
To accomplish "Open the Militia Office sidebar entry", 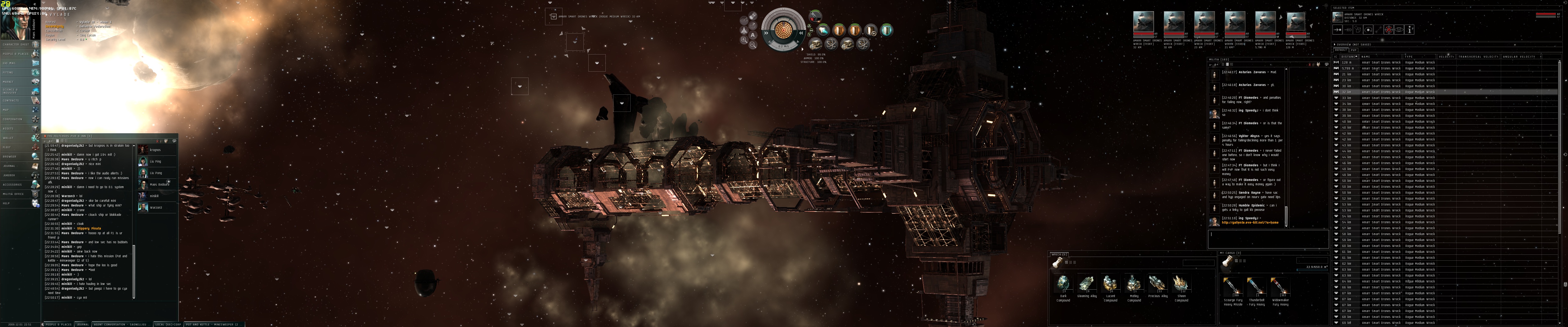I will coord(19,194).
